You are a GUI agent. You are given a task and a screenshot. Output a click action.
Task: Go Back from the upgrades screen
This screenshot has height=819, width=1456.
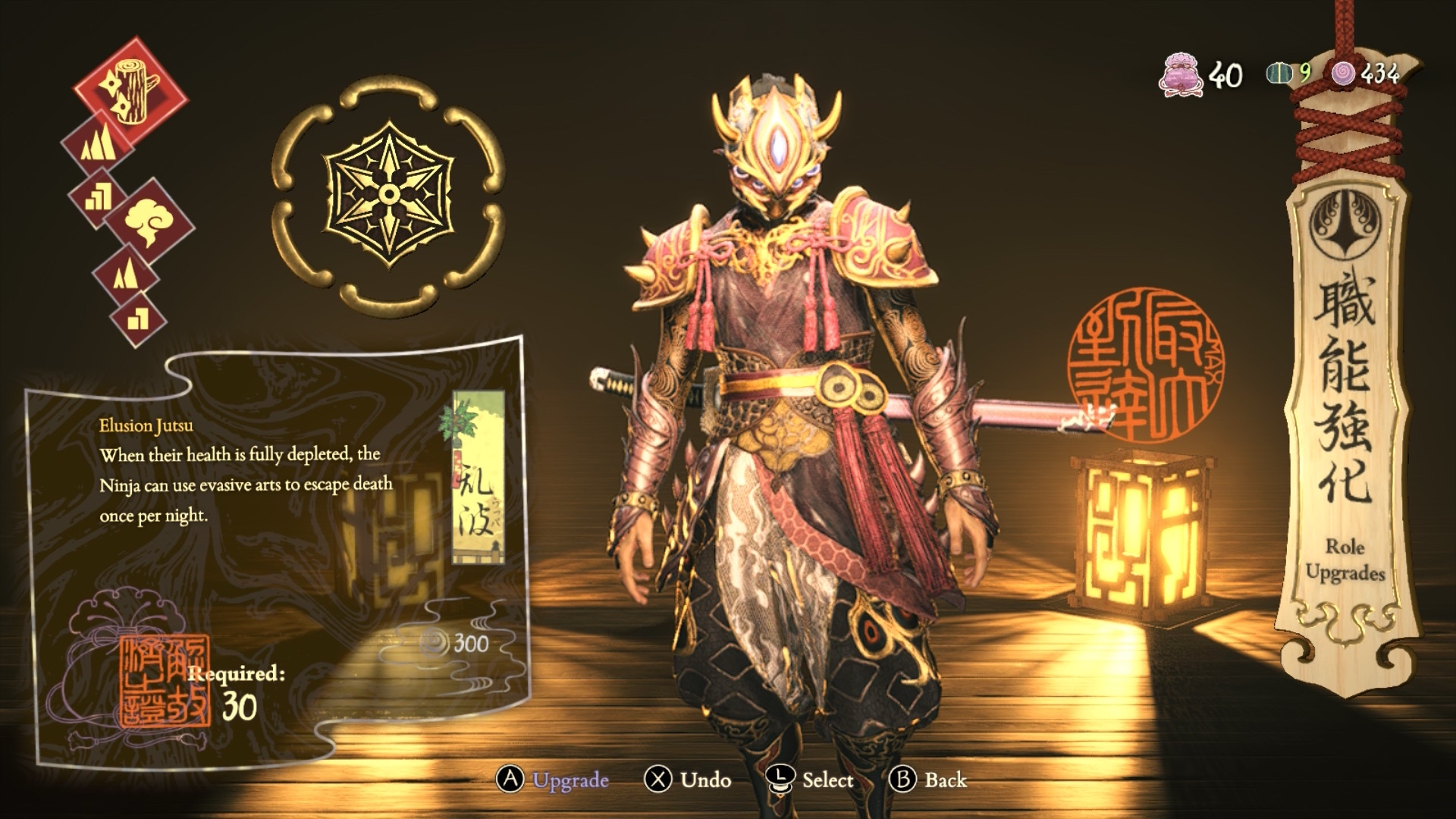[945, 780]
